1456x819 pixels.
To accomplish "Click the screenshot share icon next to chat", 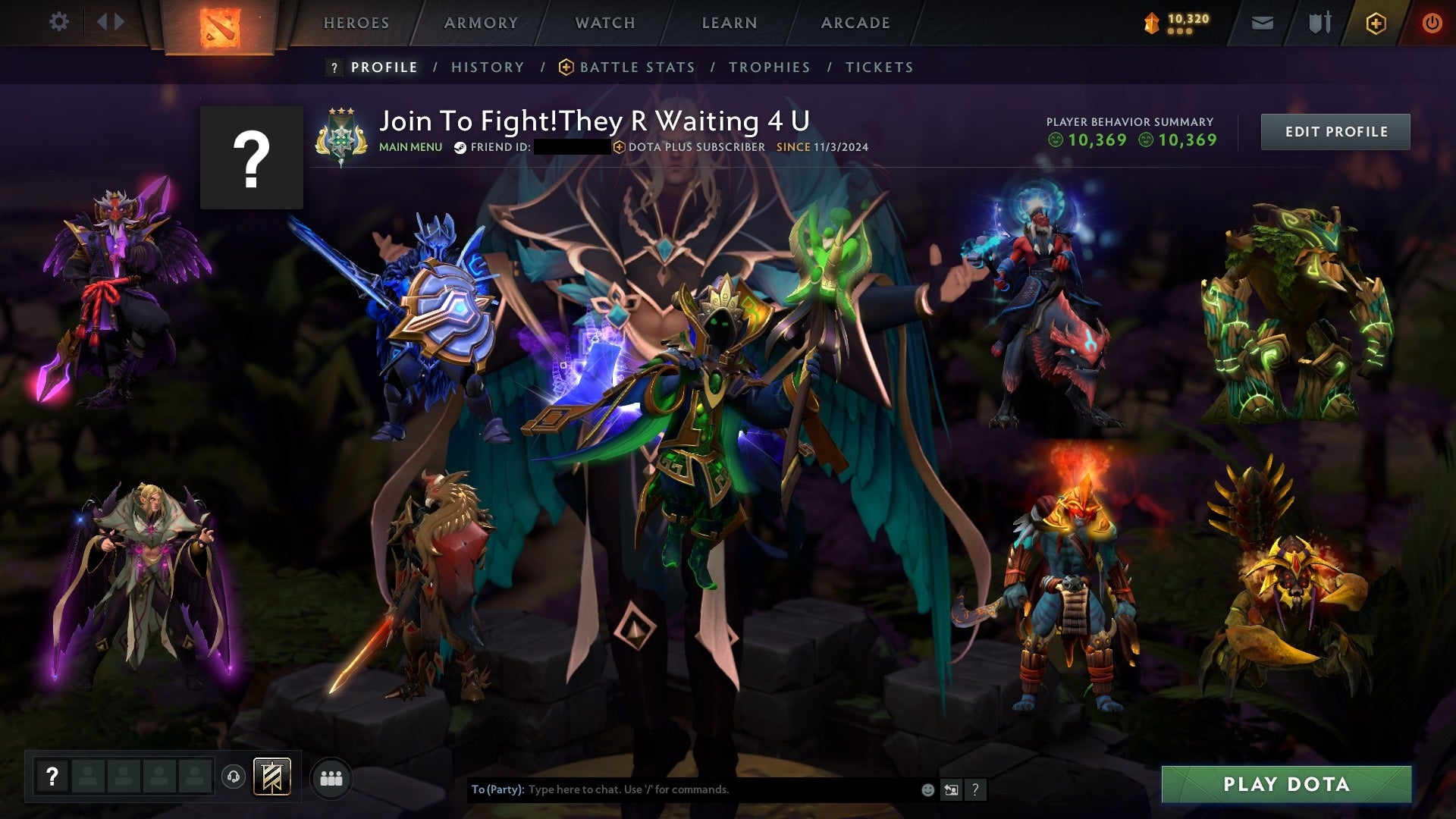I will click(x=950, y=789).
